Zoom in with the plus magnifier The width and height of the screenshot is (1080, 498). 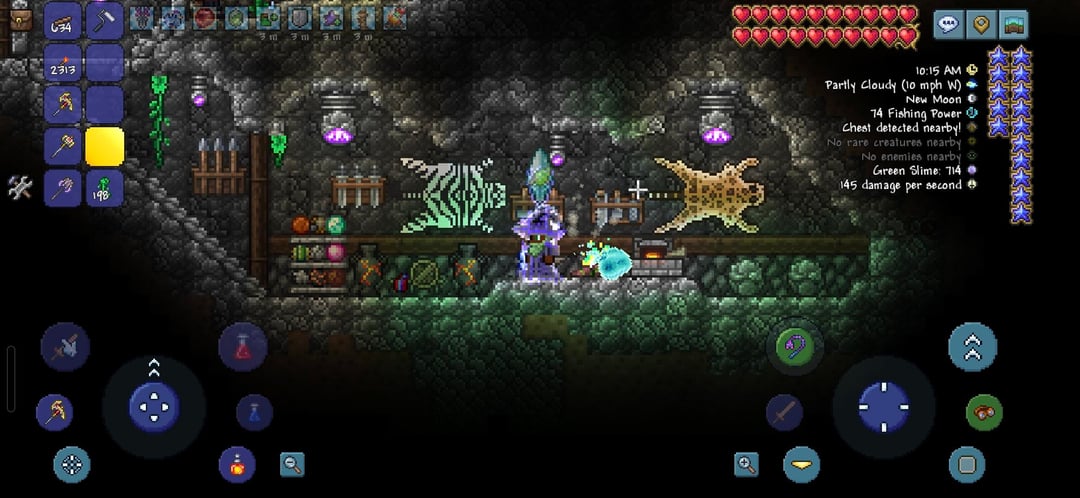point(746,464)
